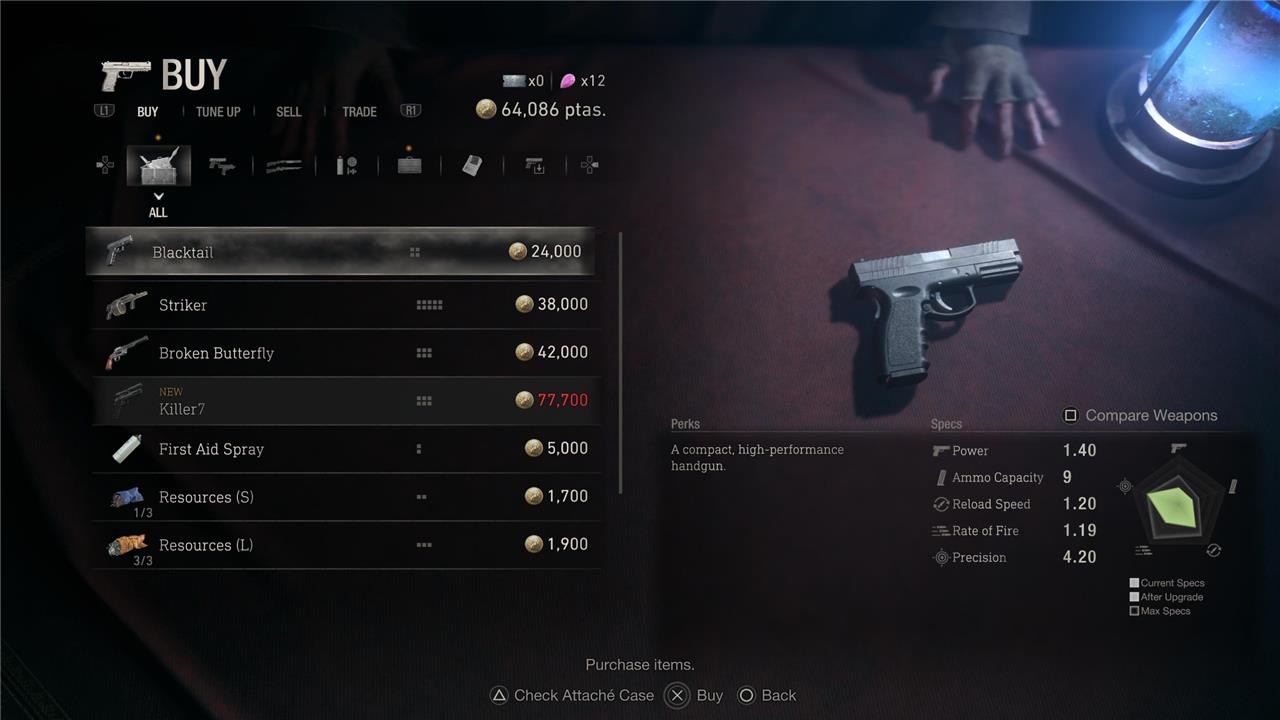Select the document recipes category icon
1280x720 pixels.
click(x=472, y=166)
